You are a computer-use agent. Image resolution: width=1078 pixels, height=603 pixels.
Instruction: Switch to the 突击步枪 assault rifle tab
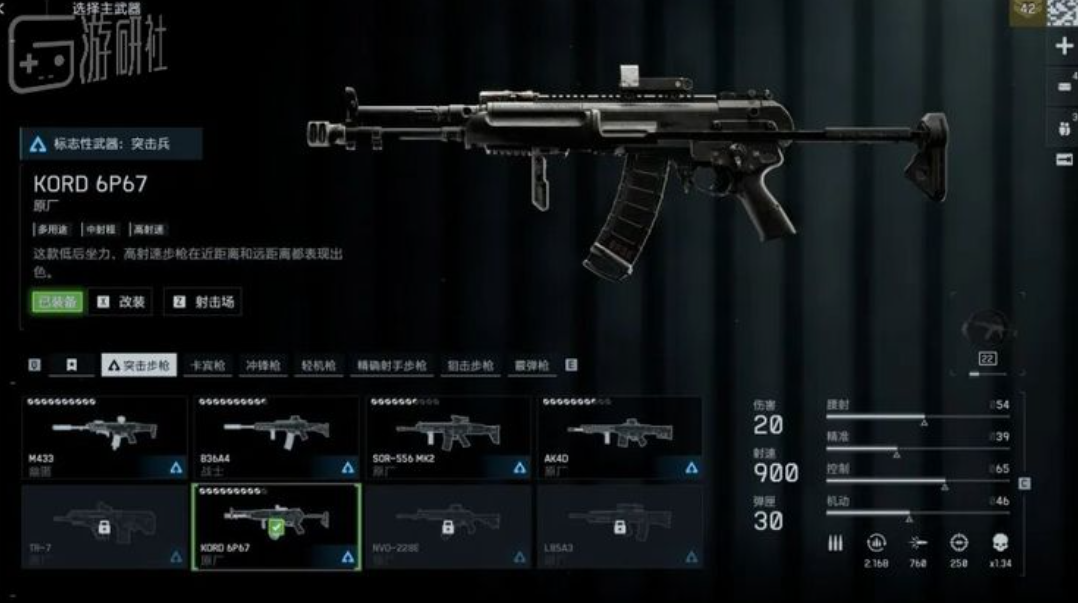pos(139,366)
